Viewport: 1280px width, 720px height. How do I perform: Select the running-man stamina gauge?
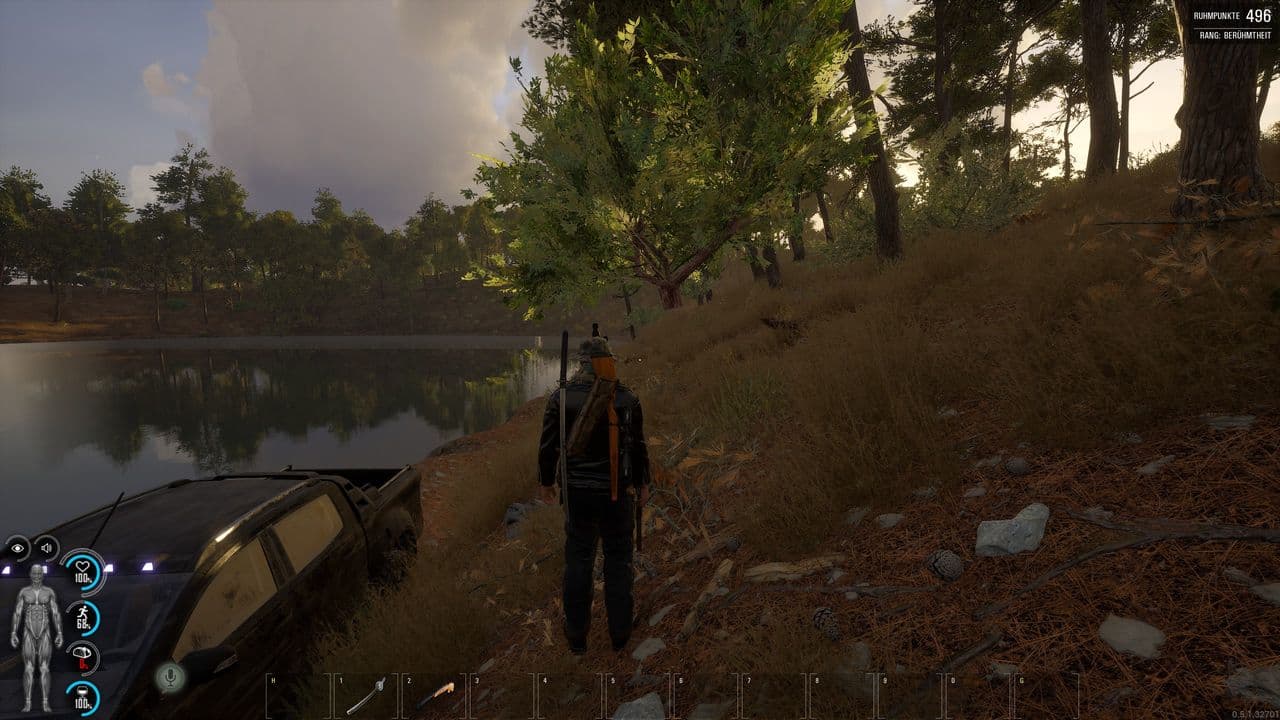pyautogui.click(x=83, y=617)
